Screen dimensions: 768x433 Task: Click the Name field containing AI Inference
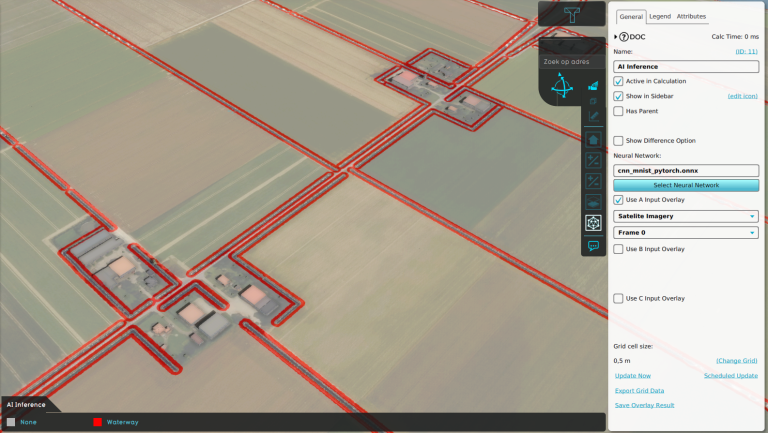click(x=686, y=66)
